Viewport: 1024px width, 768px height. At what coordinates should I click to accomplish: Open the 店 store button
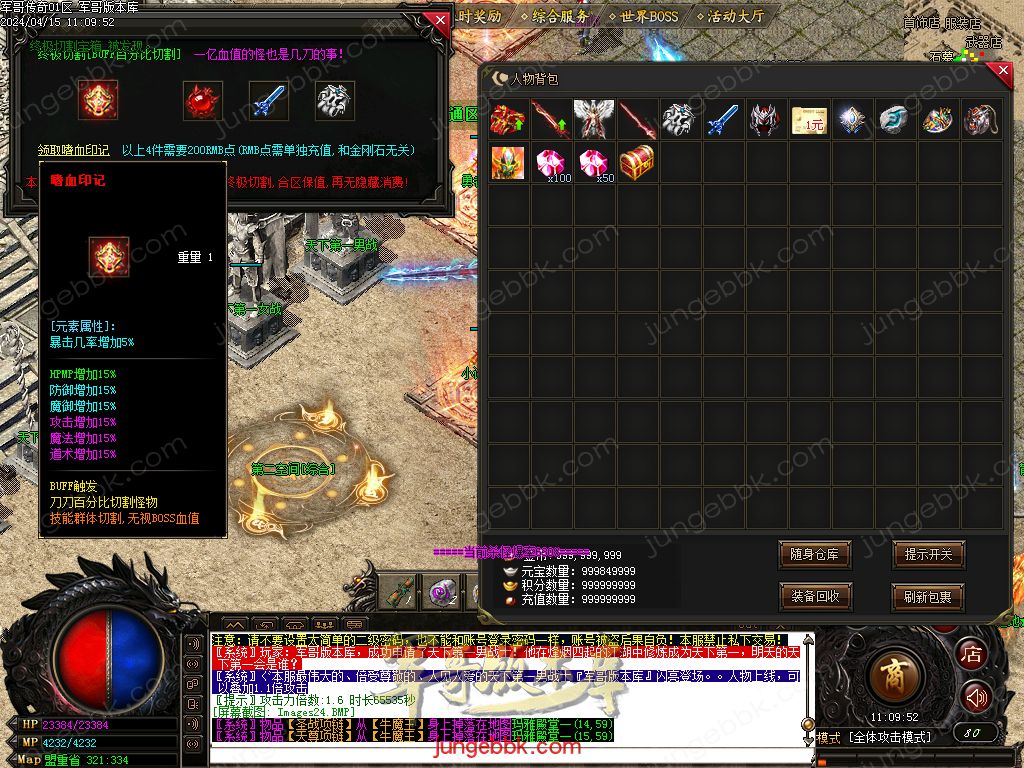pyautogui.click(x=971, y=654)
